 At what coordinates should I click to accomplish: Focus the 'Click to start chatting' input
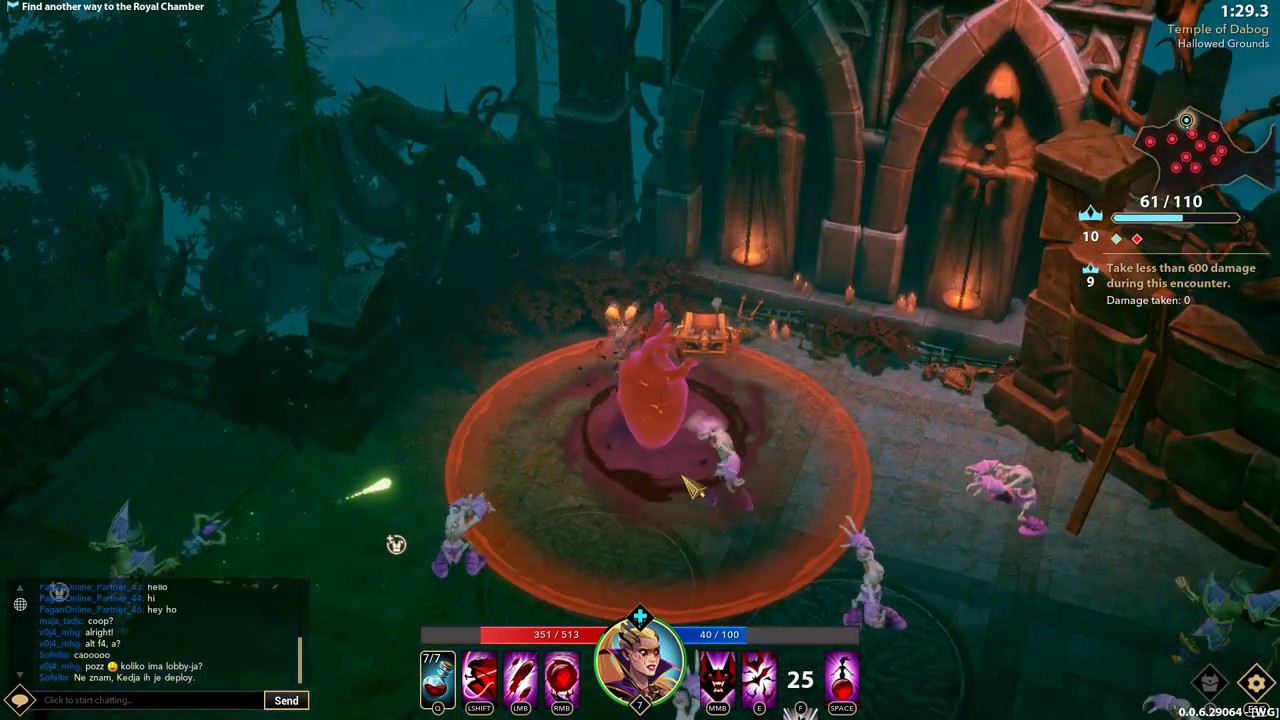point(150,700)
